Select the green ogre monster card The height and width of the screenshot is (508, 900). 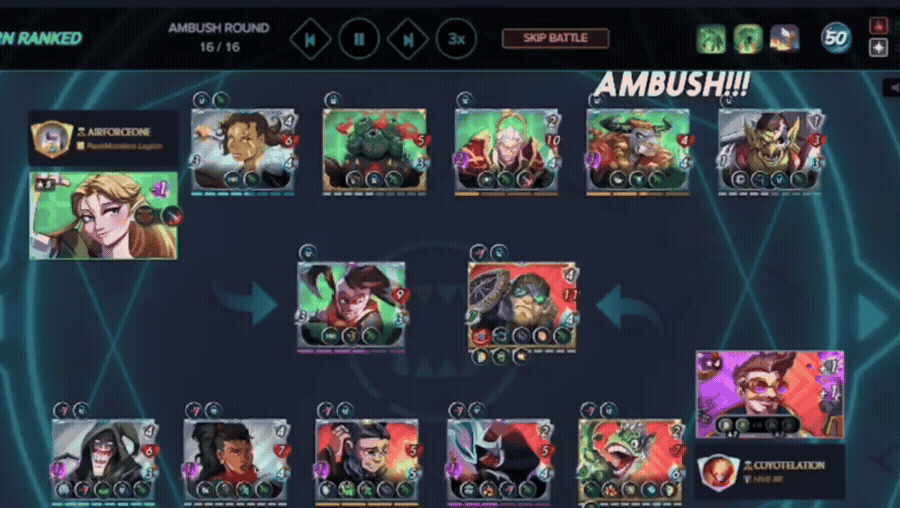click(x=375, y=149)
